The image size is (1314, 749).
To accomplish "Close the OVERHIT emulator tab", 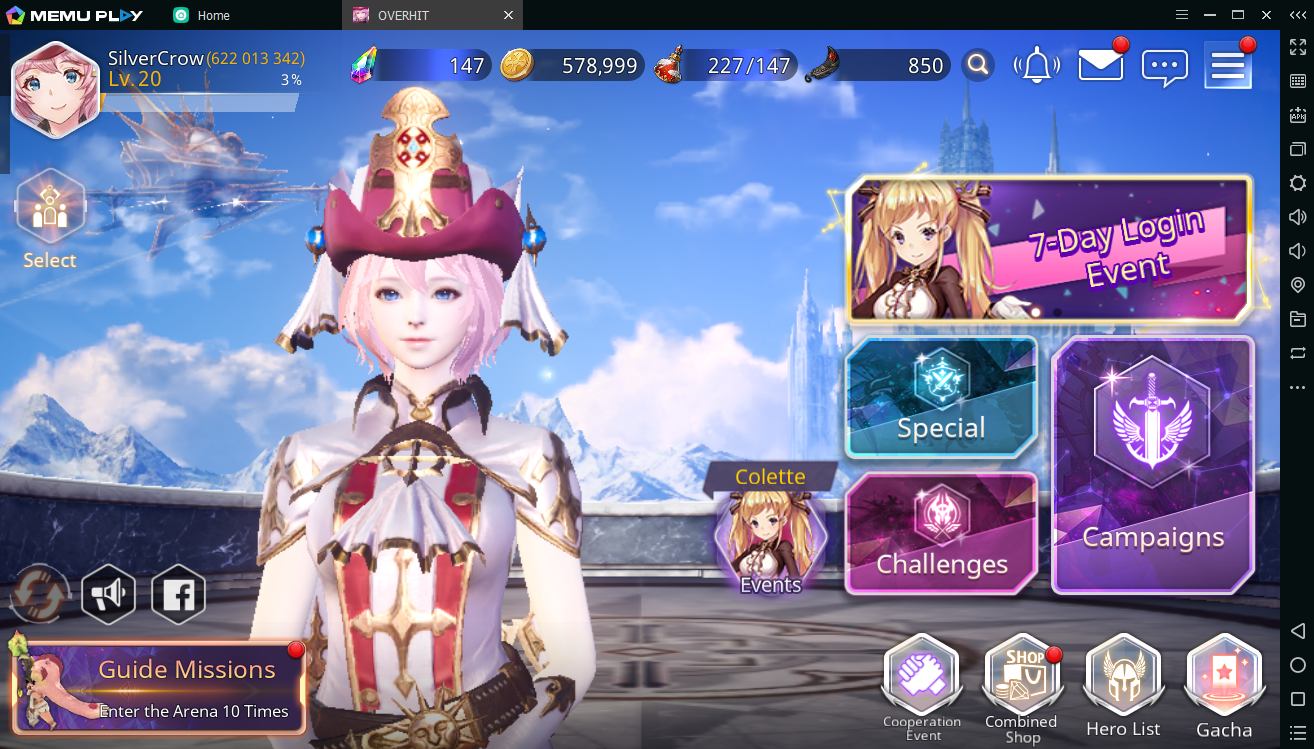I will pos(508,15).
